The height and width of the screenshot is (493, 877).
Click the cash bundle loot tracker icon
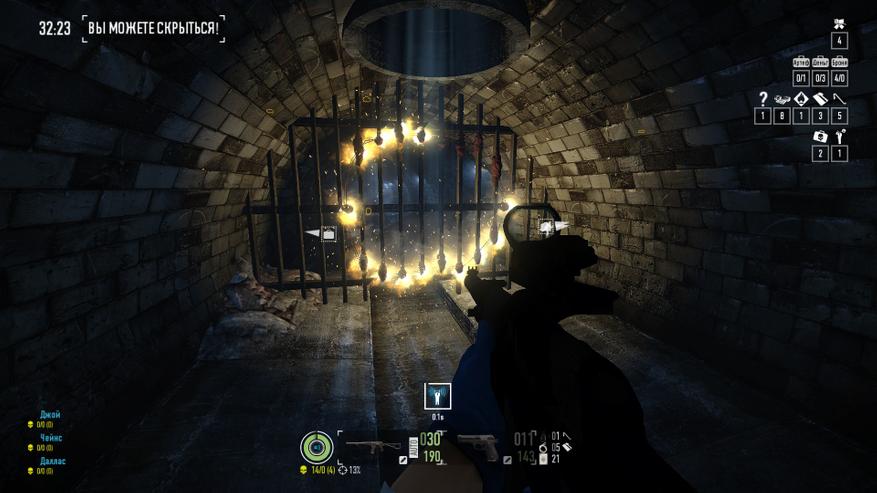[x=782, y=99]
